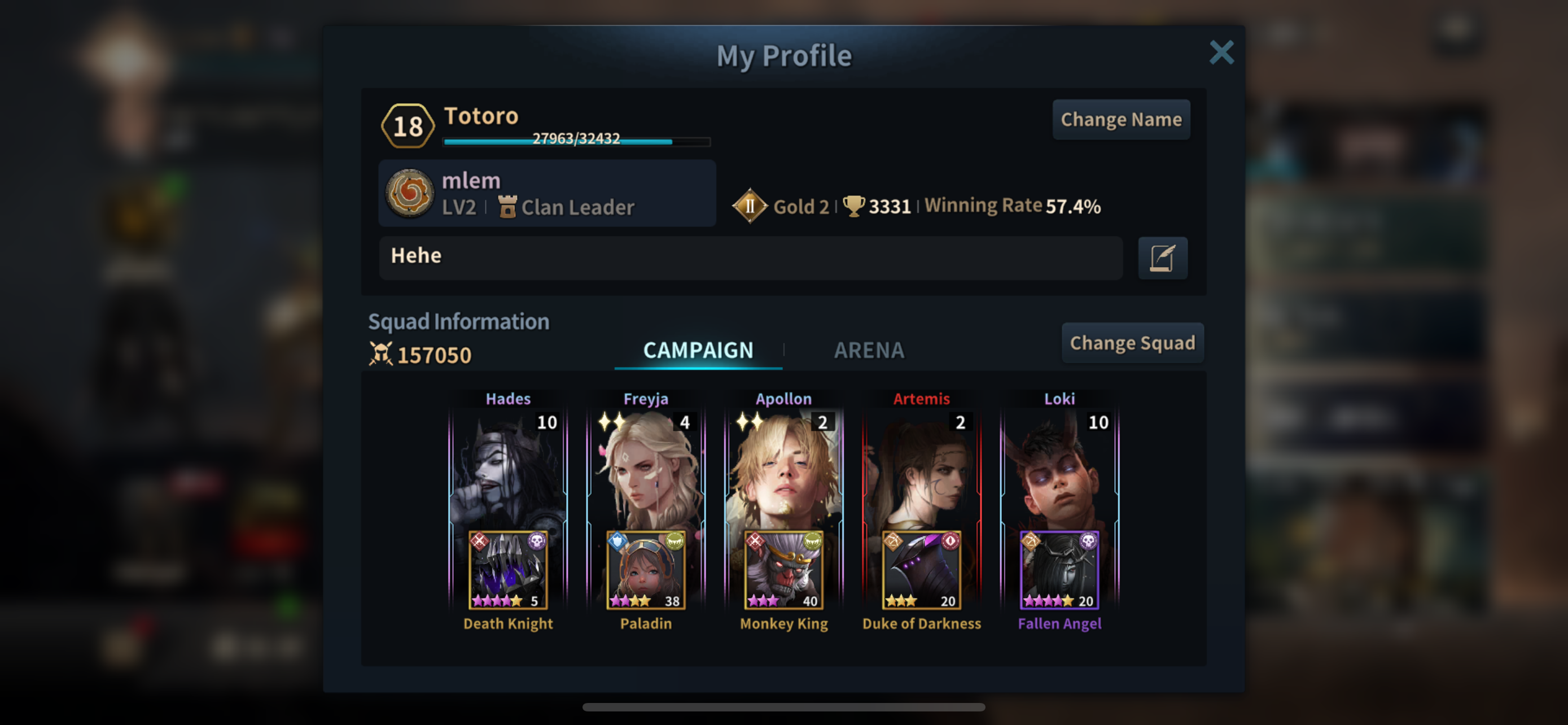The image size is (1568, 725).
Task: Open the mlem clan panel
Action: click(x=546, y=194)
